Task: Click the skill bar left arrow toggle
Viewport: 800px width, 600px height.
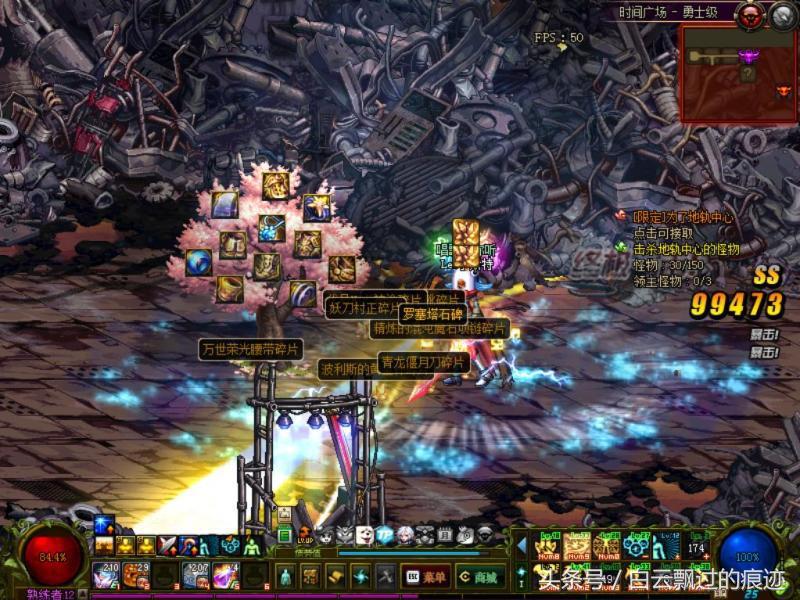Action: click(521, 545)
